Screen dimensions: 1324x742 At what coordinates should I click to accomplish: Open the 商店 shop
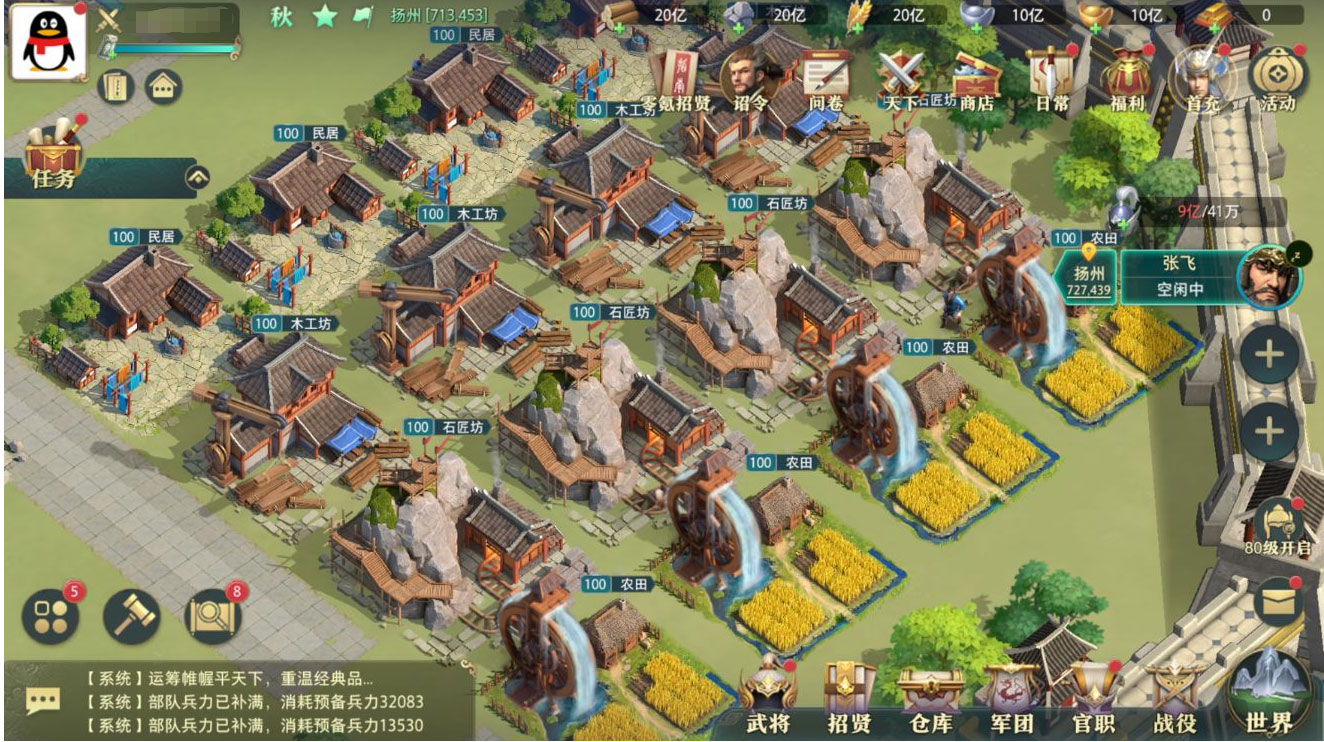(975, 78)
